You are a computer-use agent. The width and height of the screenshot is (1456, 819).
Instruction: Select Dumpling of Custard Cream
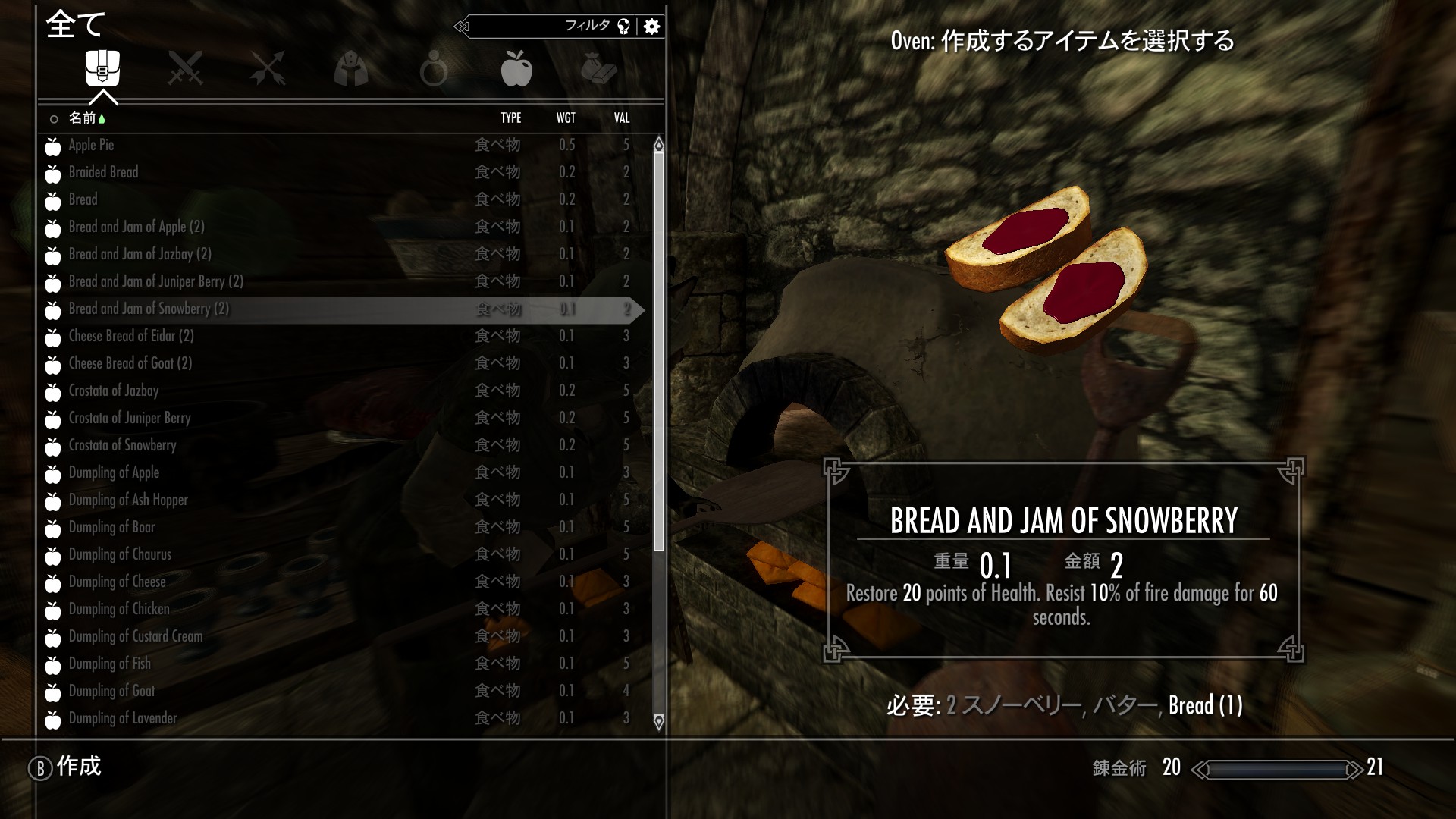tap(135, 636)
